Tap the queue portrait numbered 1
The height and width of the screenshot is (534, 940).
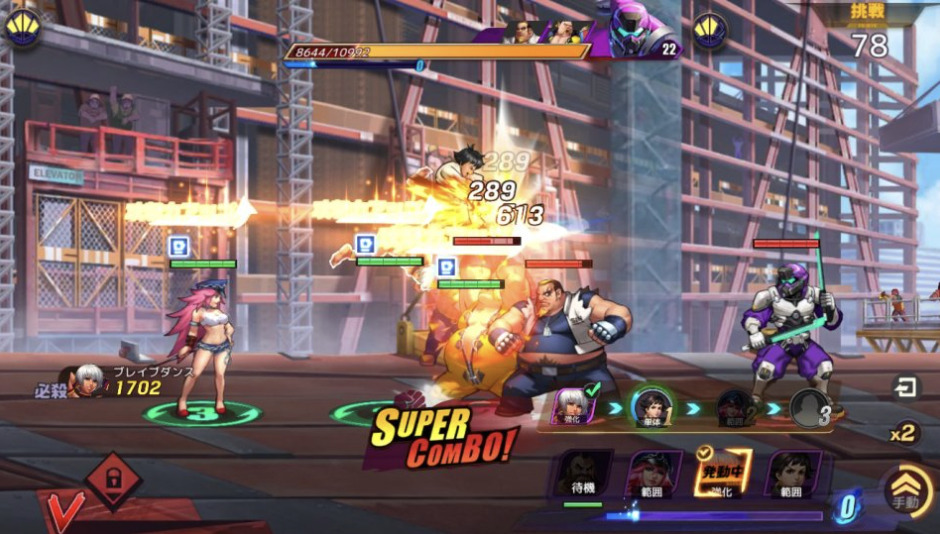click(651, 407)
